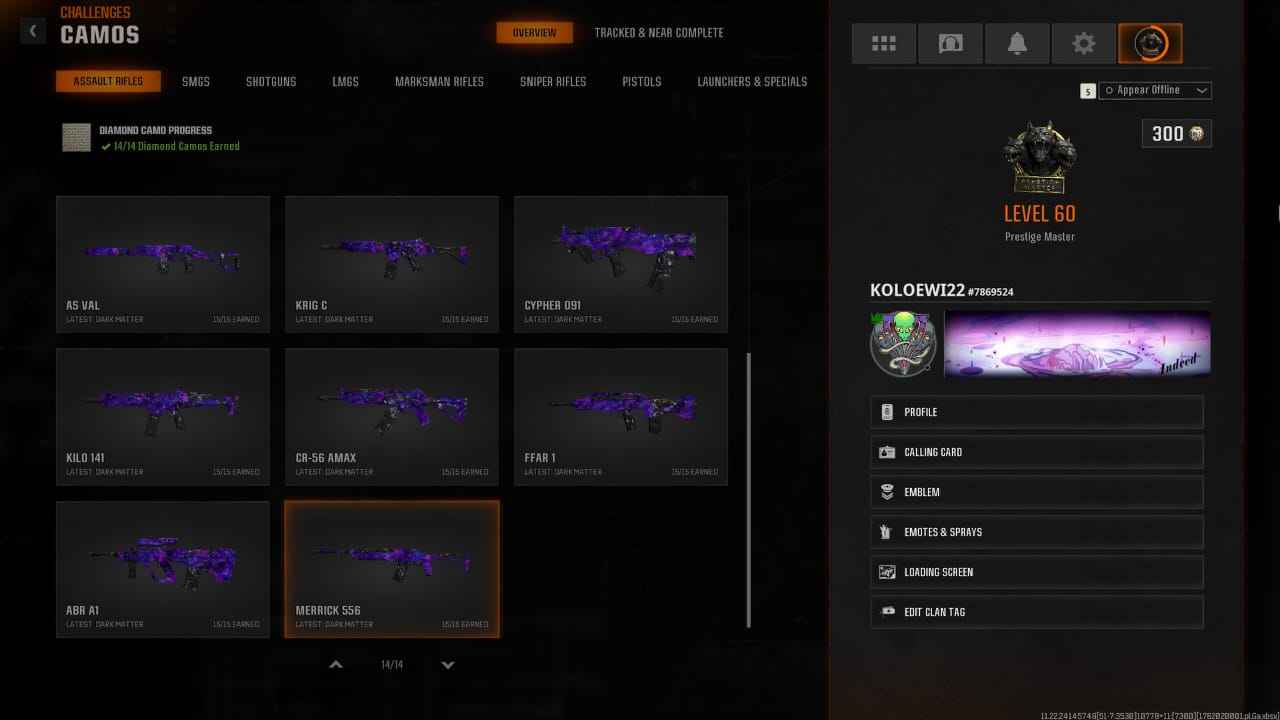Open the settings gear icon

[x=1084, y=43]
